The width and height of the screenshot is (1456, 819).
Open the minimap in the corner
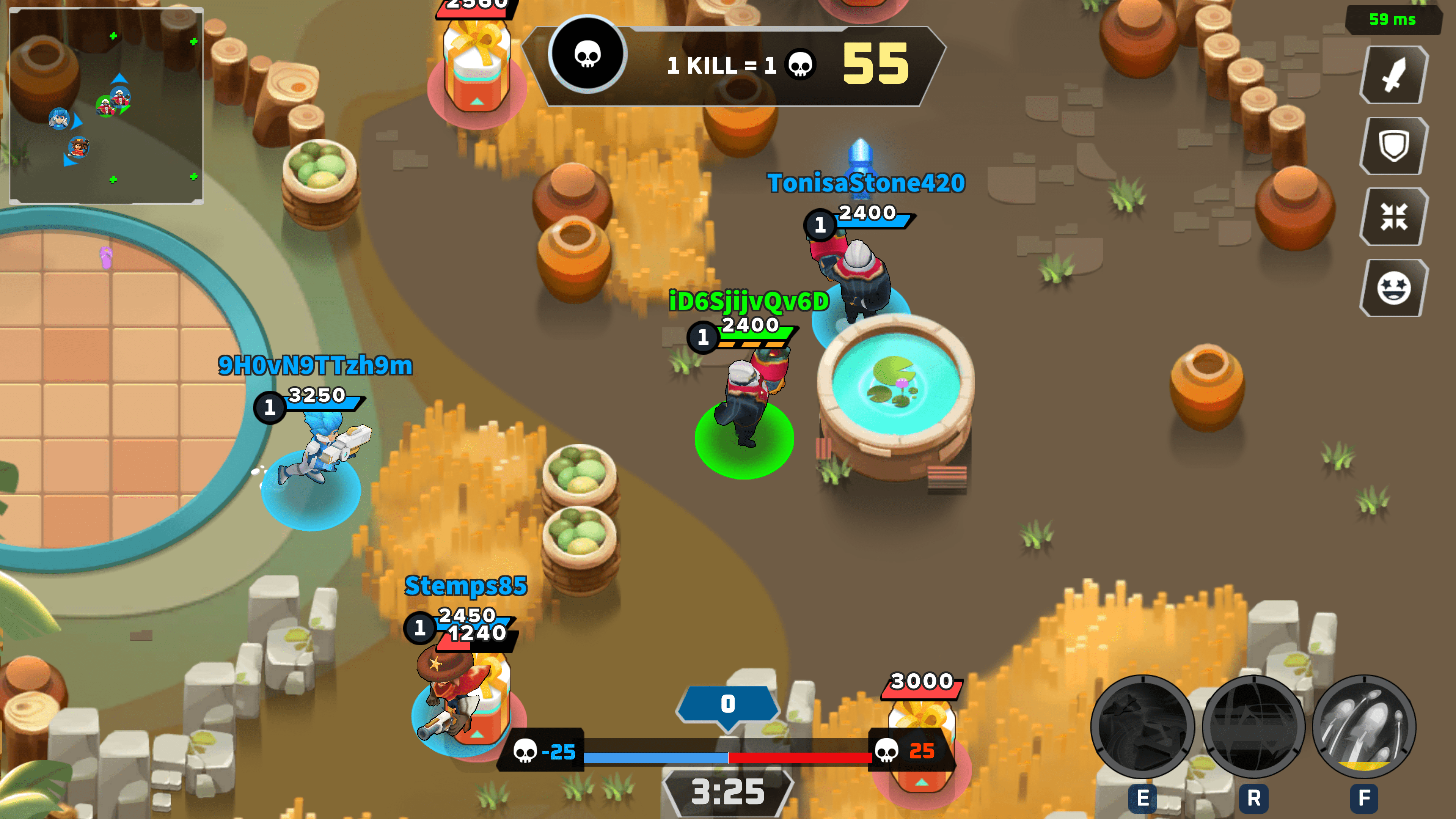(x=106, y=106)
